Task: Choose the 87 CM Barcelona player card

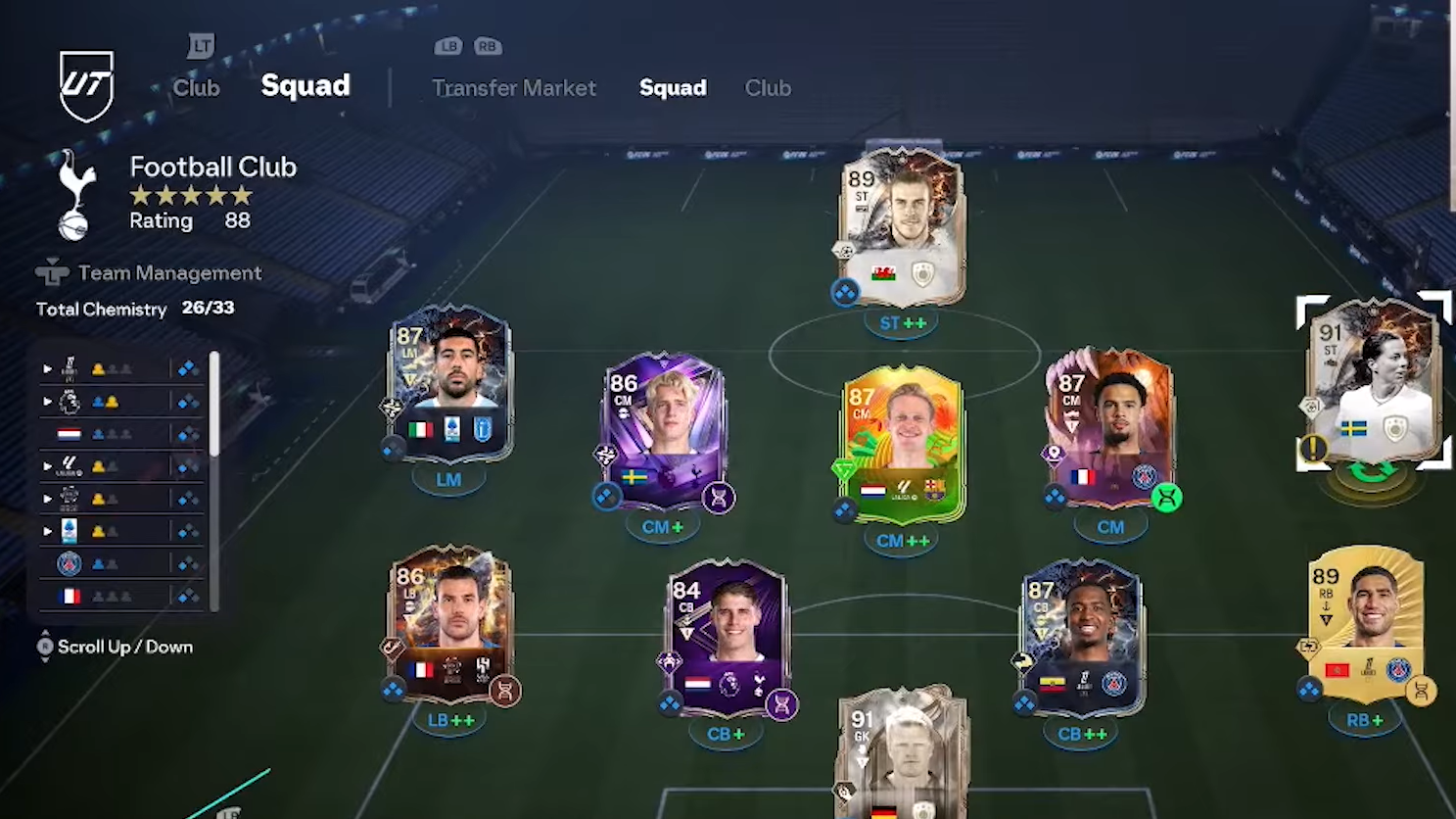Action: 902,445
